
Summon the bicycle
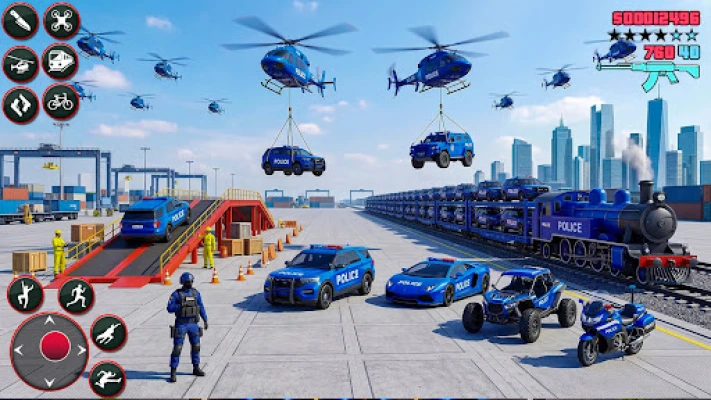coord(61,102)
